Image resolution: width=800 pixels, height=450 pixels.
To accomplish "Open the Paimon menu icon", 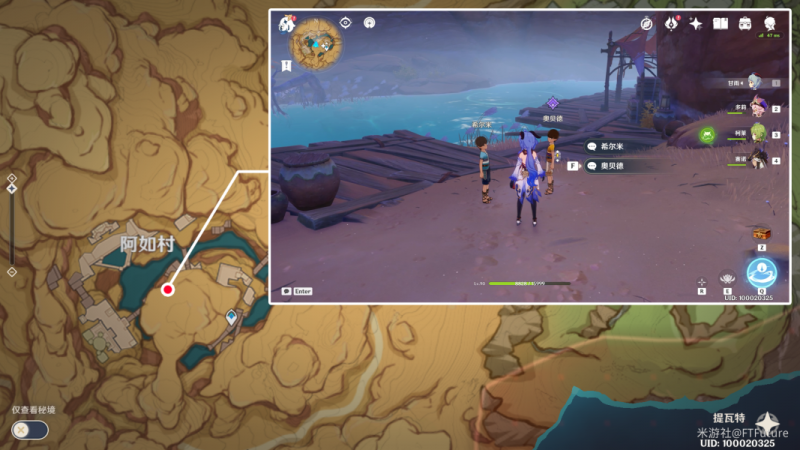I will (289, 23).
